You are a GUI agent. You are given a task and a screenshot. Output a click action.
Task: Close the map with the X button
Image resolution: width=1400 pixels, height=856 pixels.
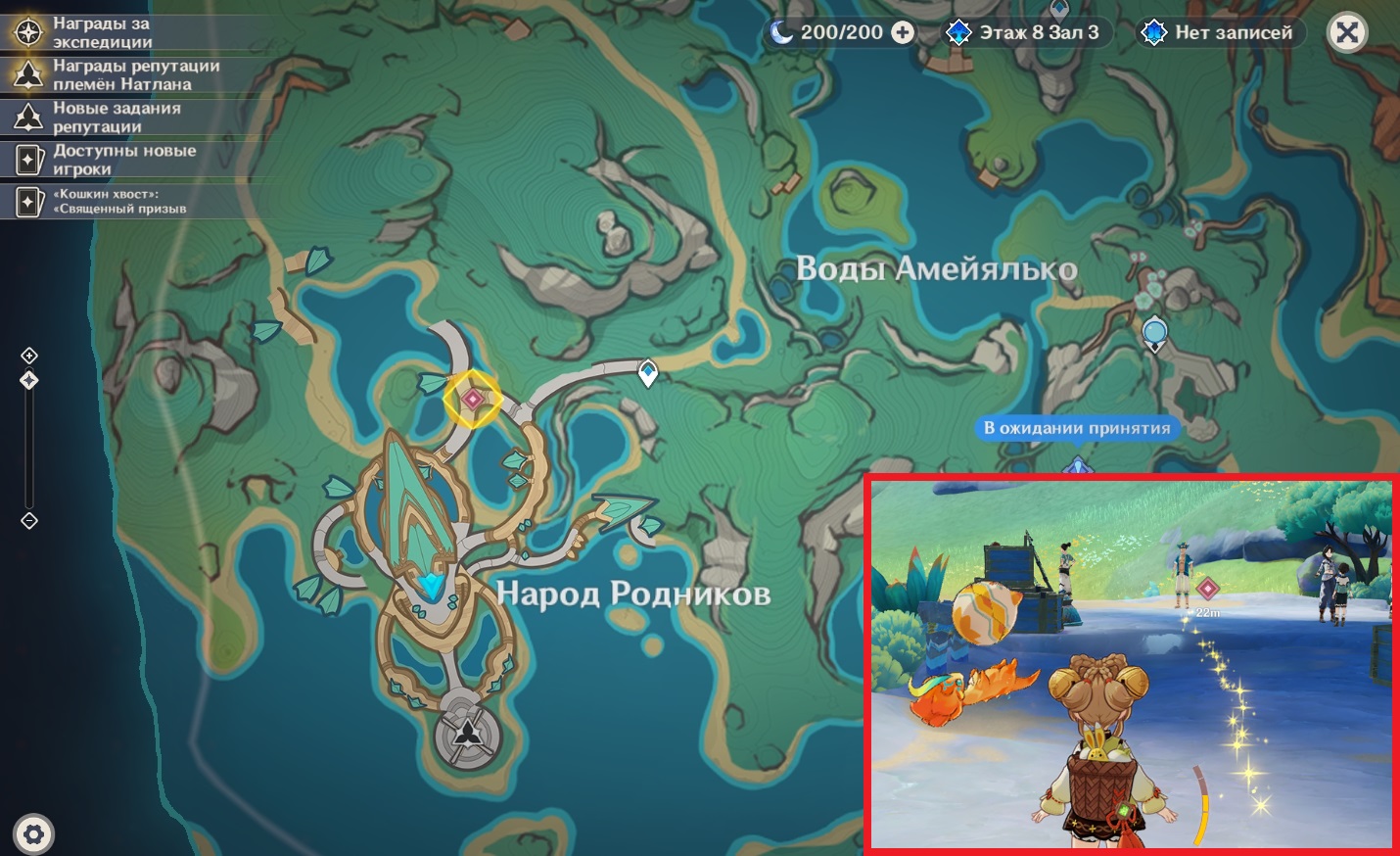pyautogui.click(x=1347, y=33)
